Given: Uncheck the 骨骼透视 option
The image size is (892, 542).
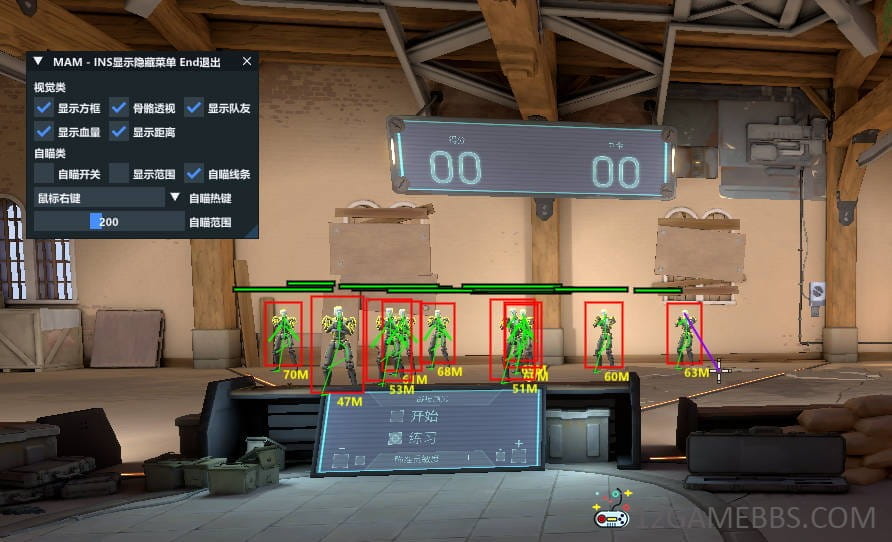Looking at the screenshot, I should [x=119, y=108].
